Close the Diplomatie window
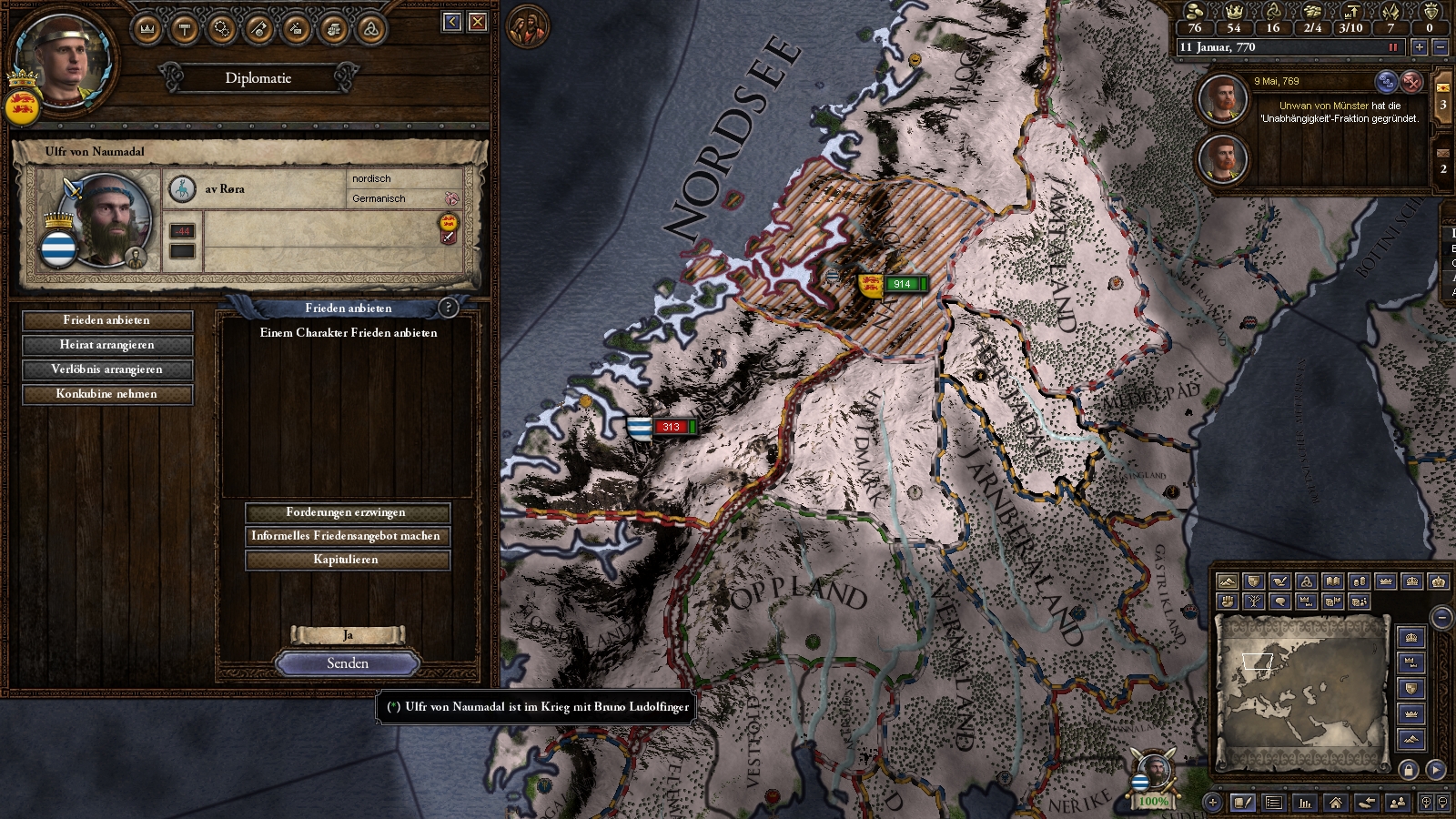Viewport: 1456px width, 819px height. click(478, 22)
